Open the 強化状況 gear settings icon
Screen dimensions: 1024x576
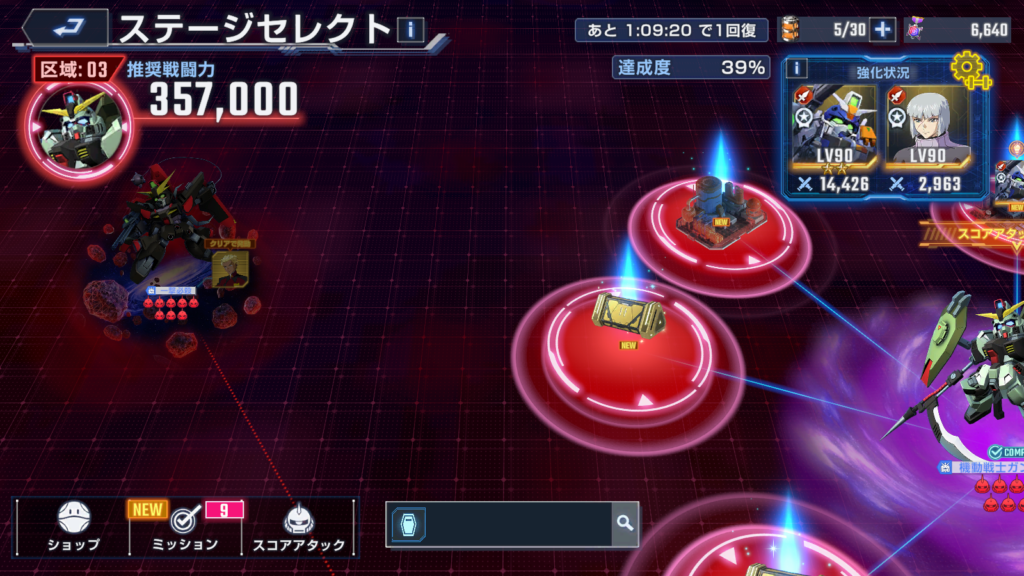[968, 69]
